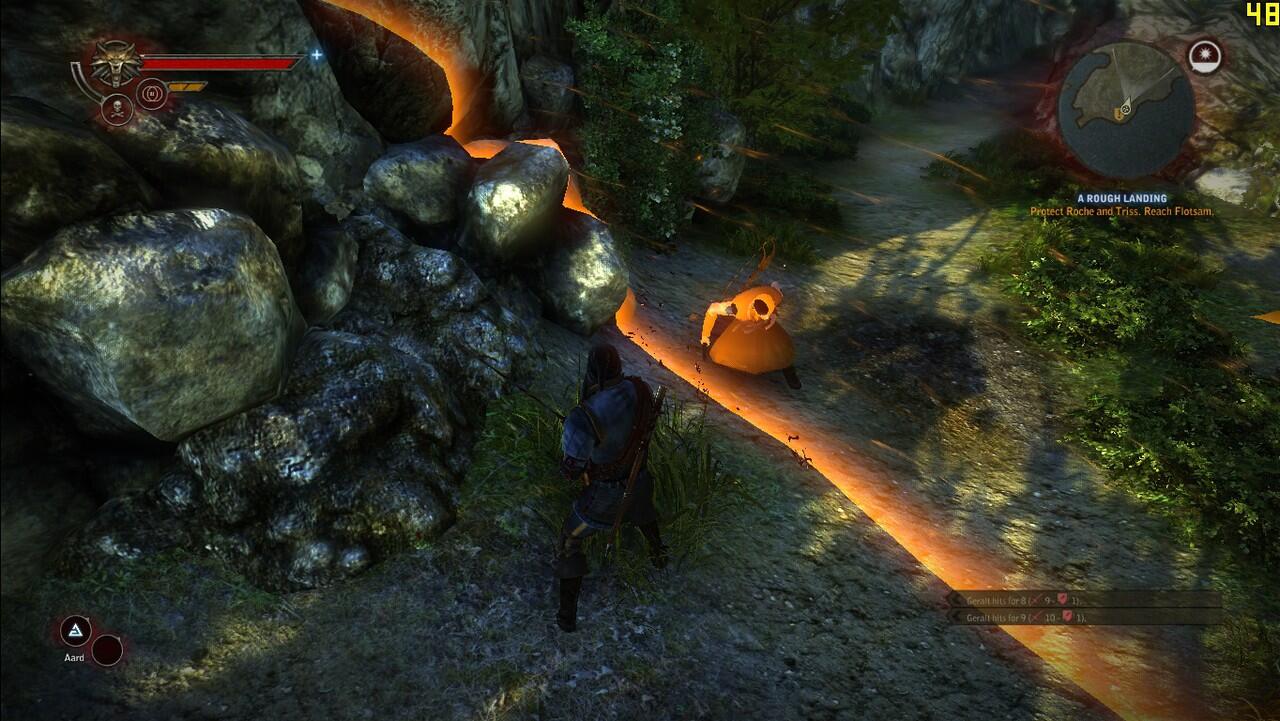The image size is (1280, 721).
Task: Select the Aard sign icon
Action: pos(75,630)
